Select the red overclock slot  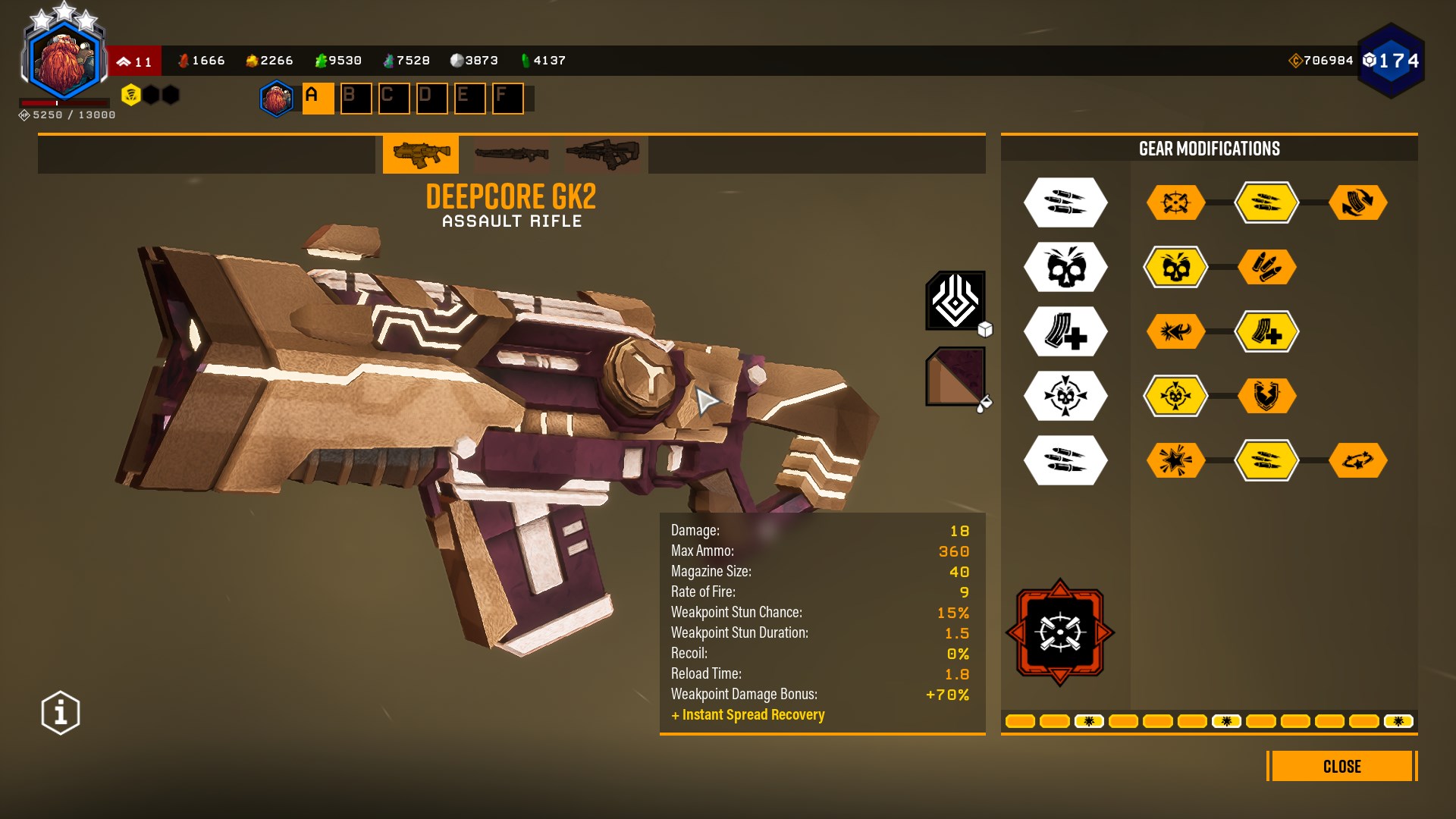(x=1059, y=632)
